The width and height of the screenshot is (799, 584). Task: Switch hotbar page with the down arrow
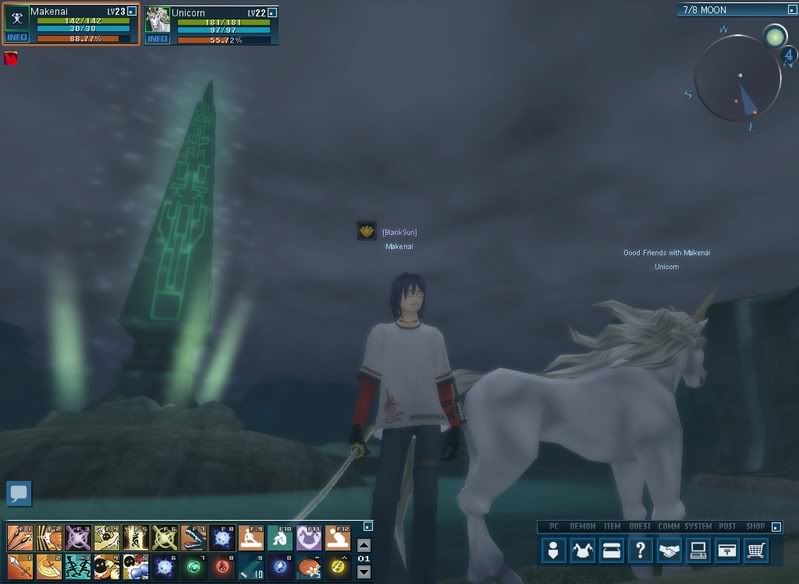click(364, 572)
